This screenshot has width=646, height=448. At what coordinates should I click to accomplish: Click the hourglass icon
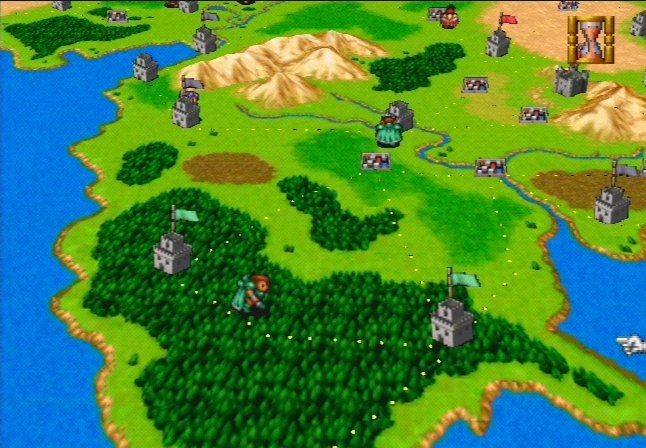point(586,40)
